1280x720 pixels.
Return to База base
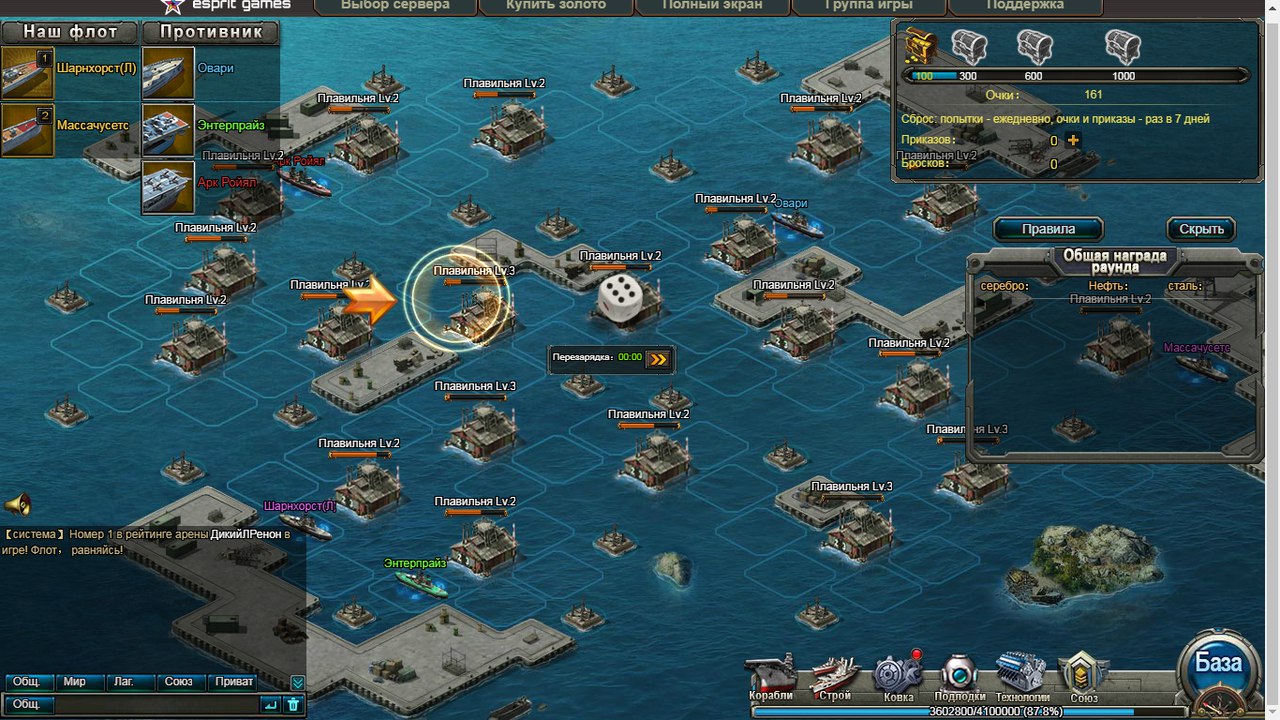point(1218,664)
